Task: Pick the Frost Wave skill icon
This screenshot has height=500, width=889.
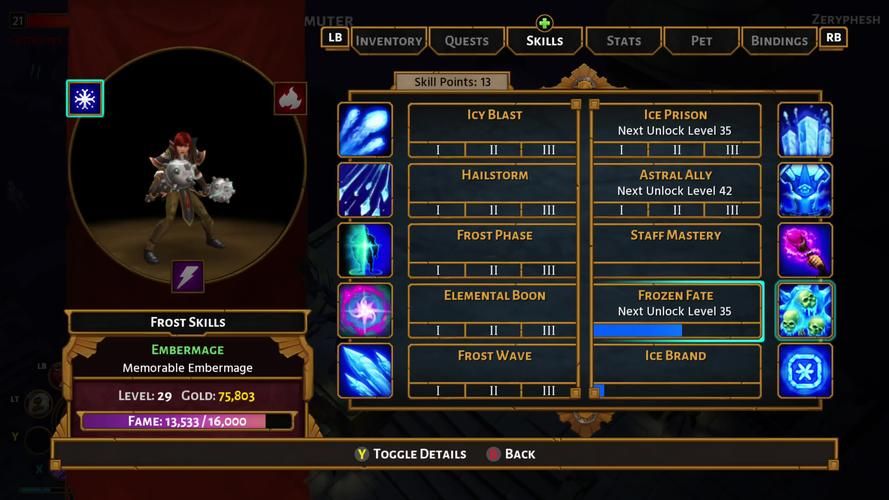Action: (x=365, y=370)
